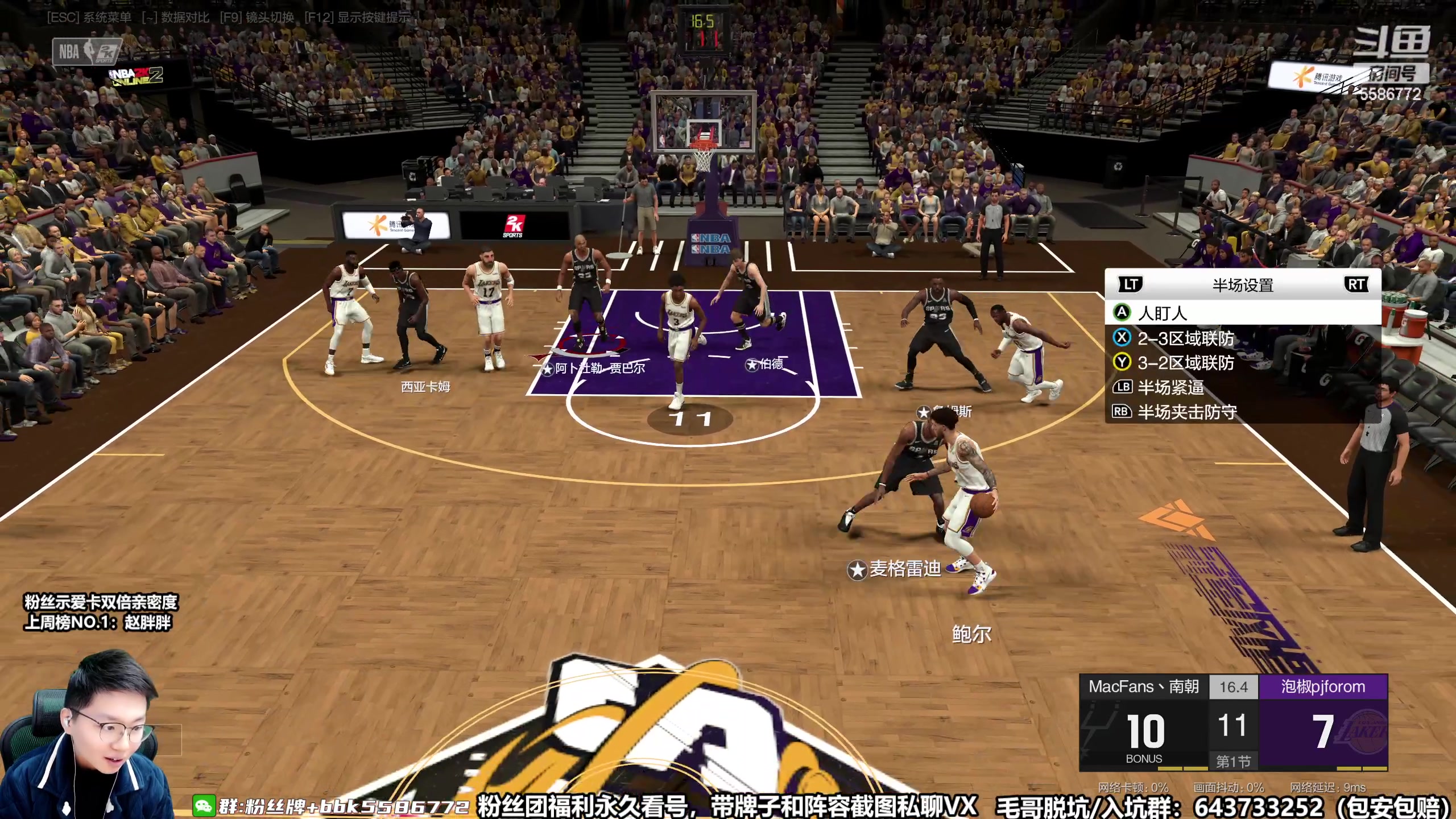Choose the 2-3区域联防 zone defense
The height and width of the screenshot is (819, 1456).
click(1185, 338)
